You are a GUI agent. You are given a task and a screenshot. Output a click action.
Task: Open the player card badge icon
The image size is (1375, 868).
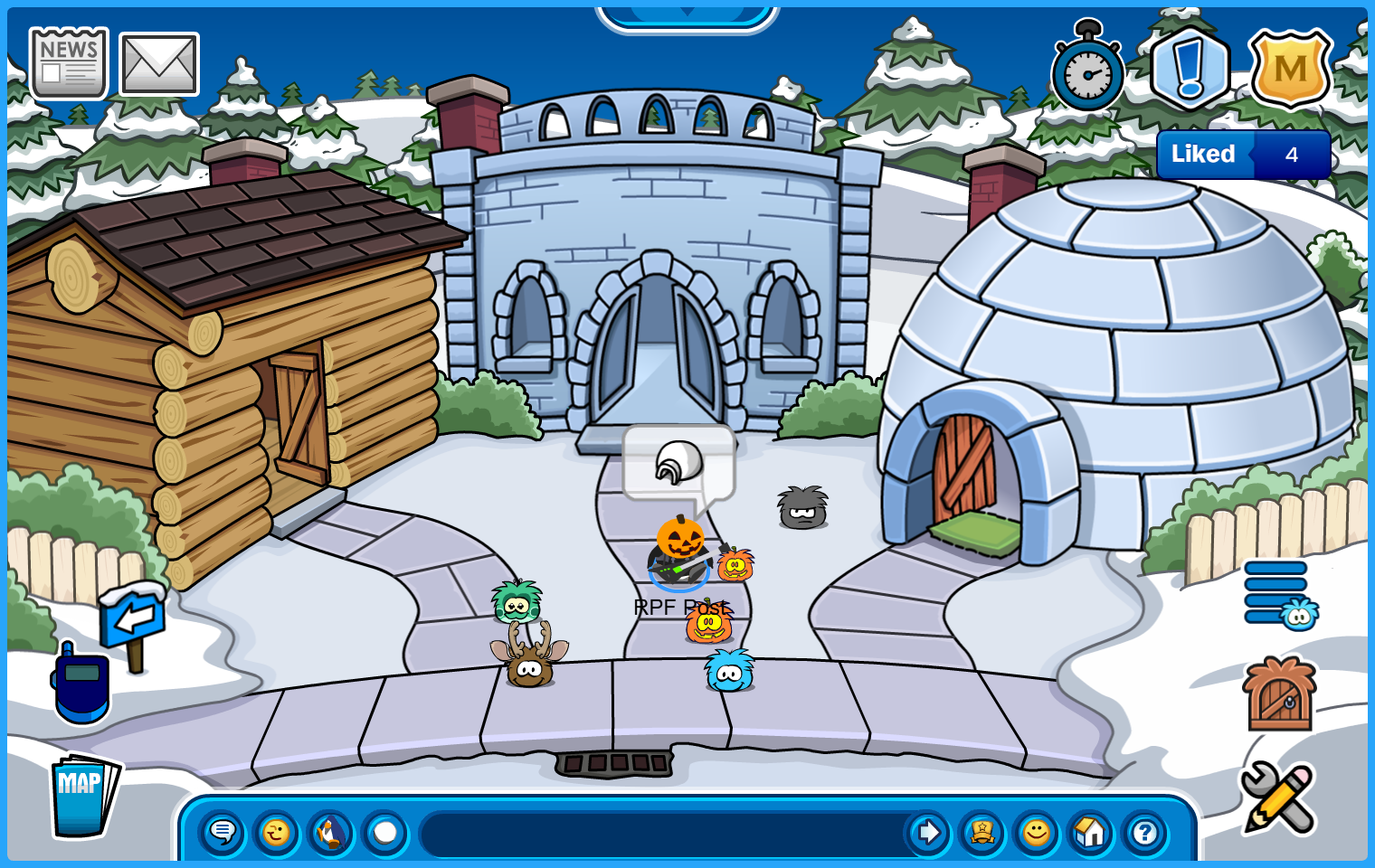[982, 832]
